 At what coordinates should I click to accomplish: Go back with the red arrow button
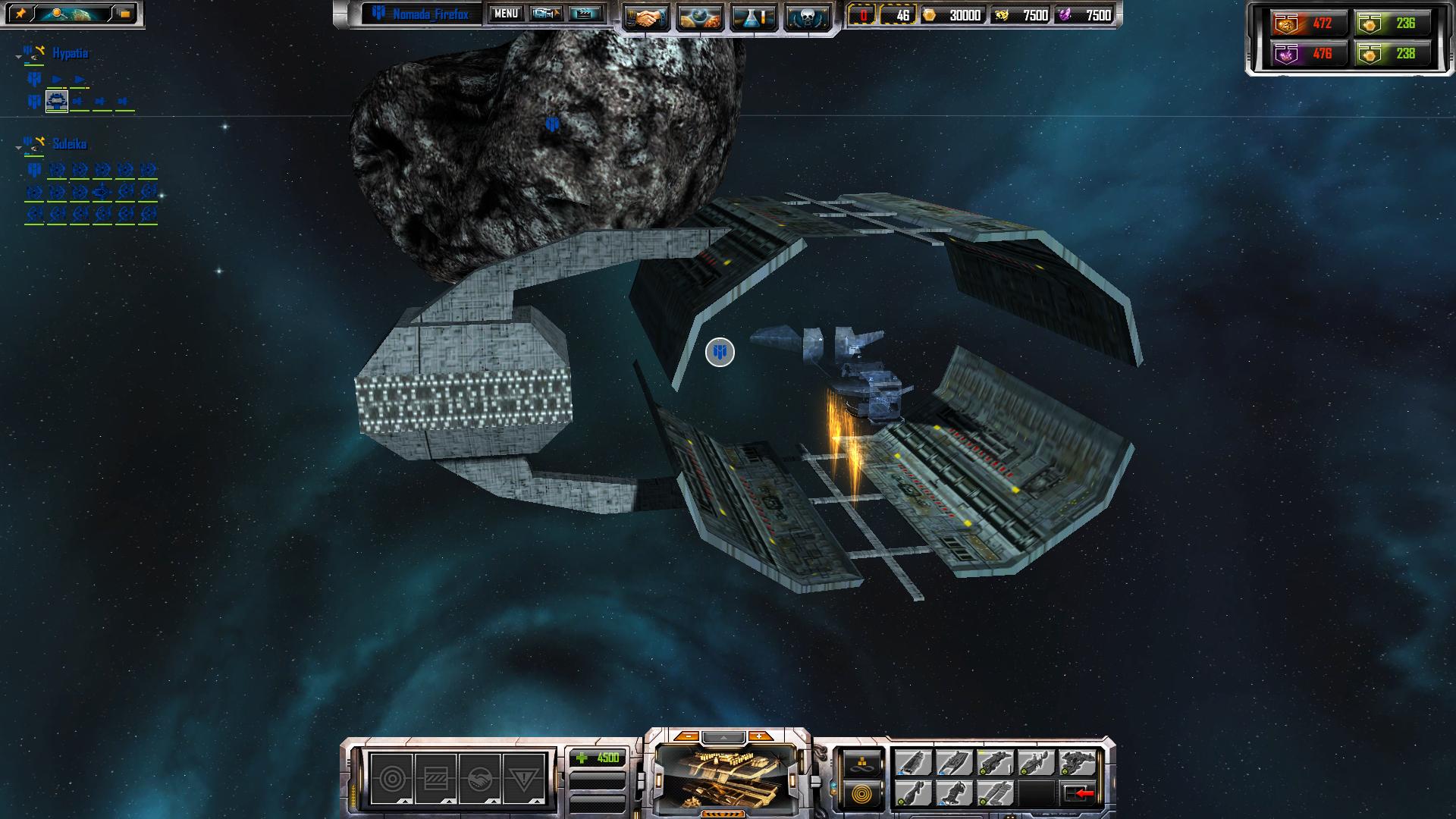(1078, 794)
